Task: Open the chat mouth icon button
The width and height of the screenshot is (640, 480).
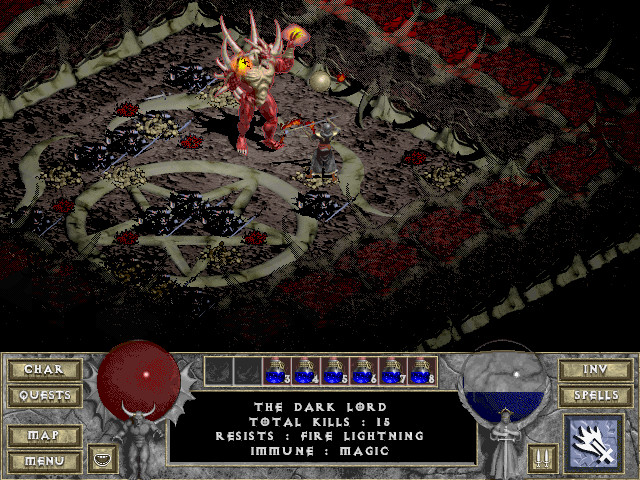Action: click(102, 458)
